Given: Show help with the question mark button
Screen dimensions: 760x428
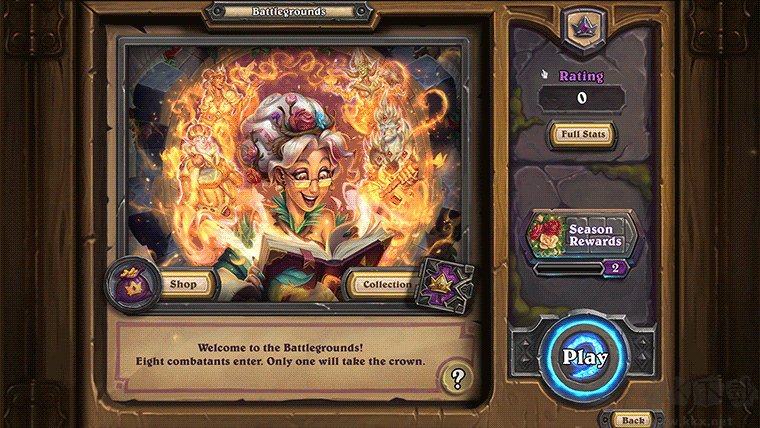Looking at the screenshot, I should [x=457, y=378].
